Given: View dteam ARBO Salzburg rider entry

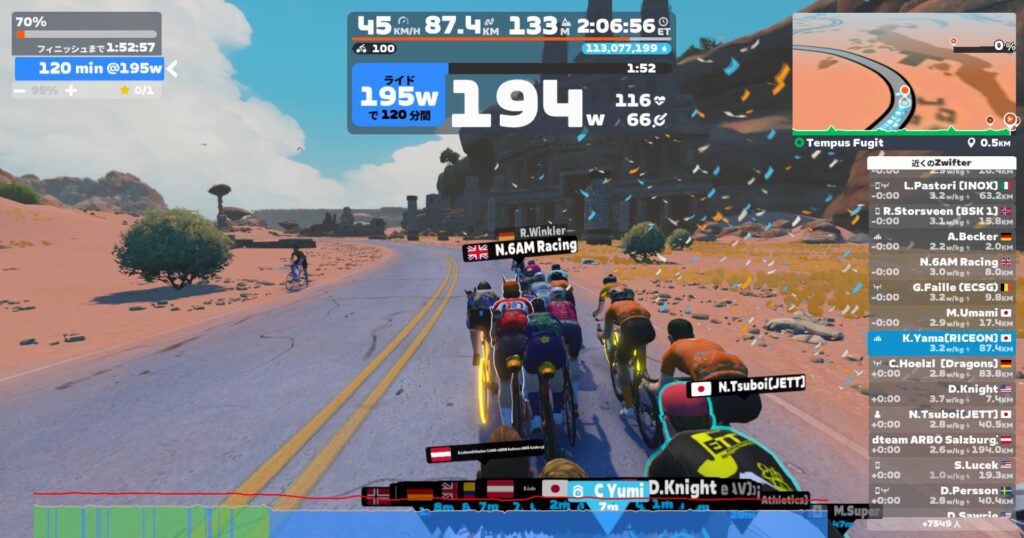Looking at the screenshot, I should pos(941,445).
